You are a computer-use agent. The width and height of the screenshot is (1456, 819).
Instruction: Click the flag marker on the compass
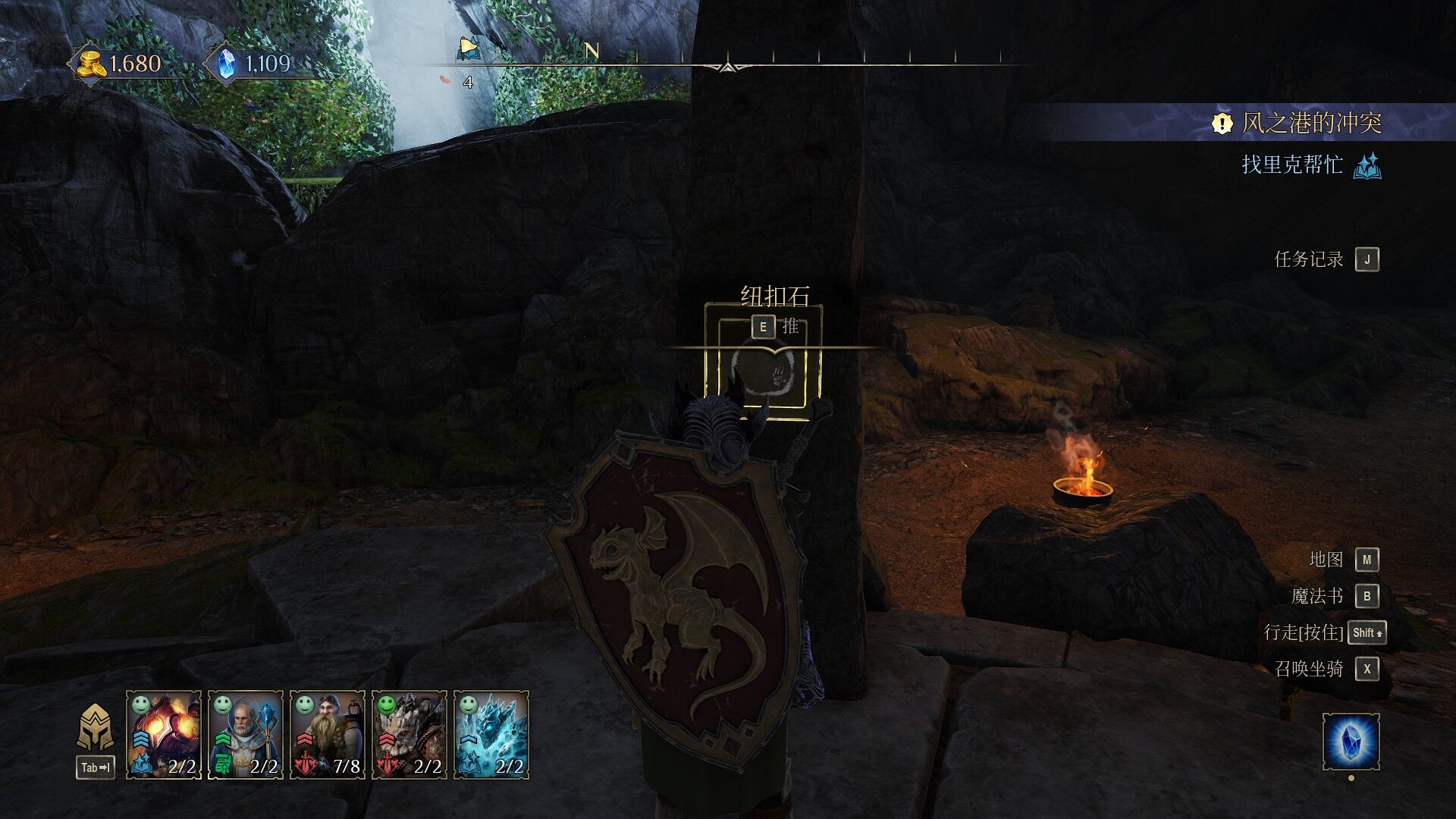pos(469,50)
